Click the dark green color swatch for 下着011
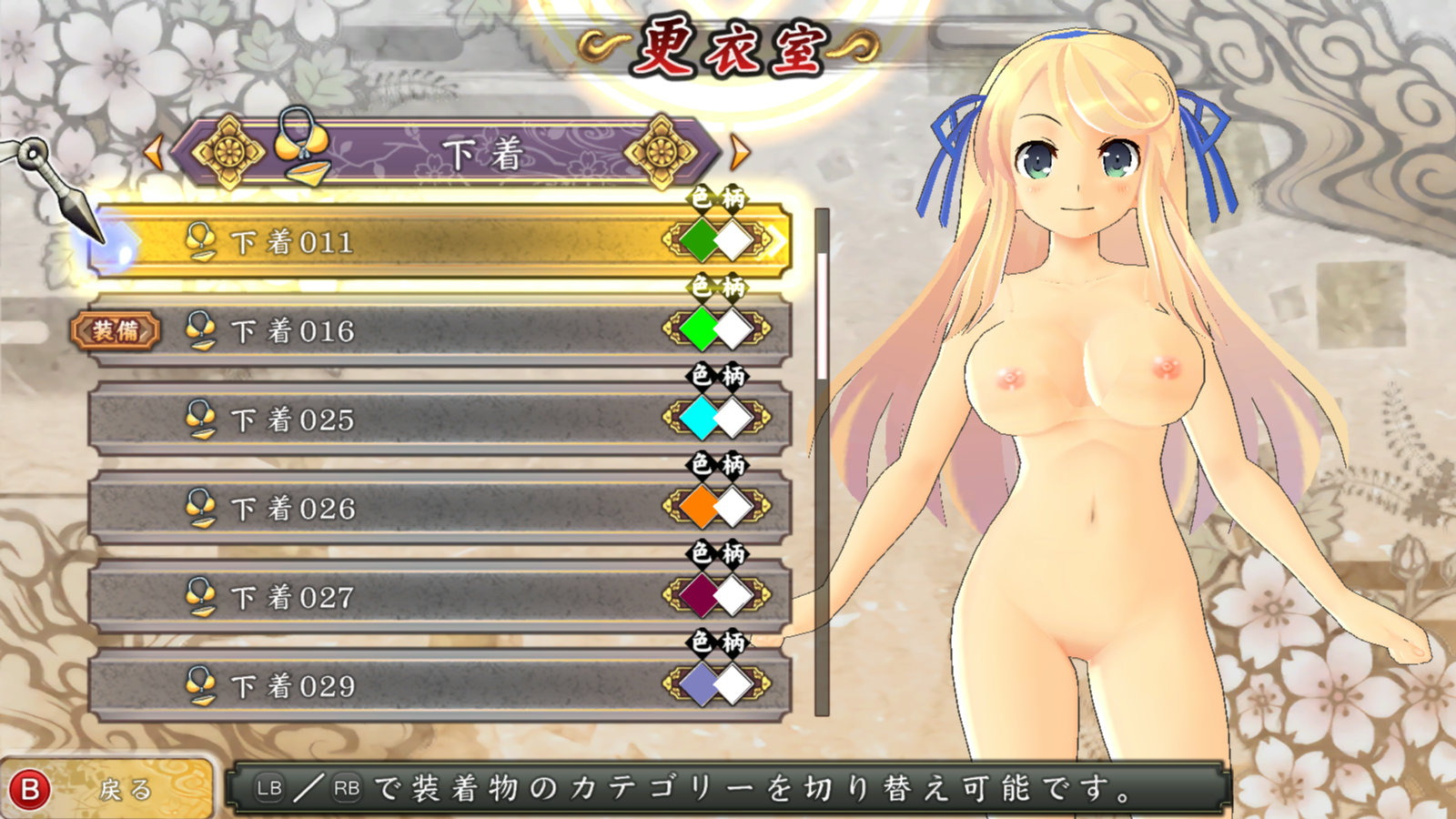 [700, 241]
